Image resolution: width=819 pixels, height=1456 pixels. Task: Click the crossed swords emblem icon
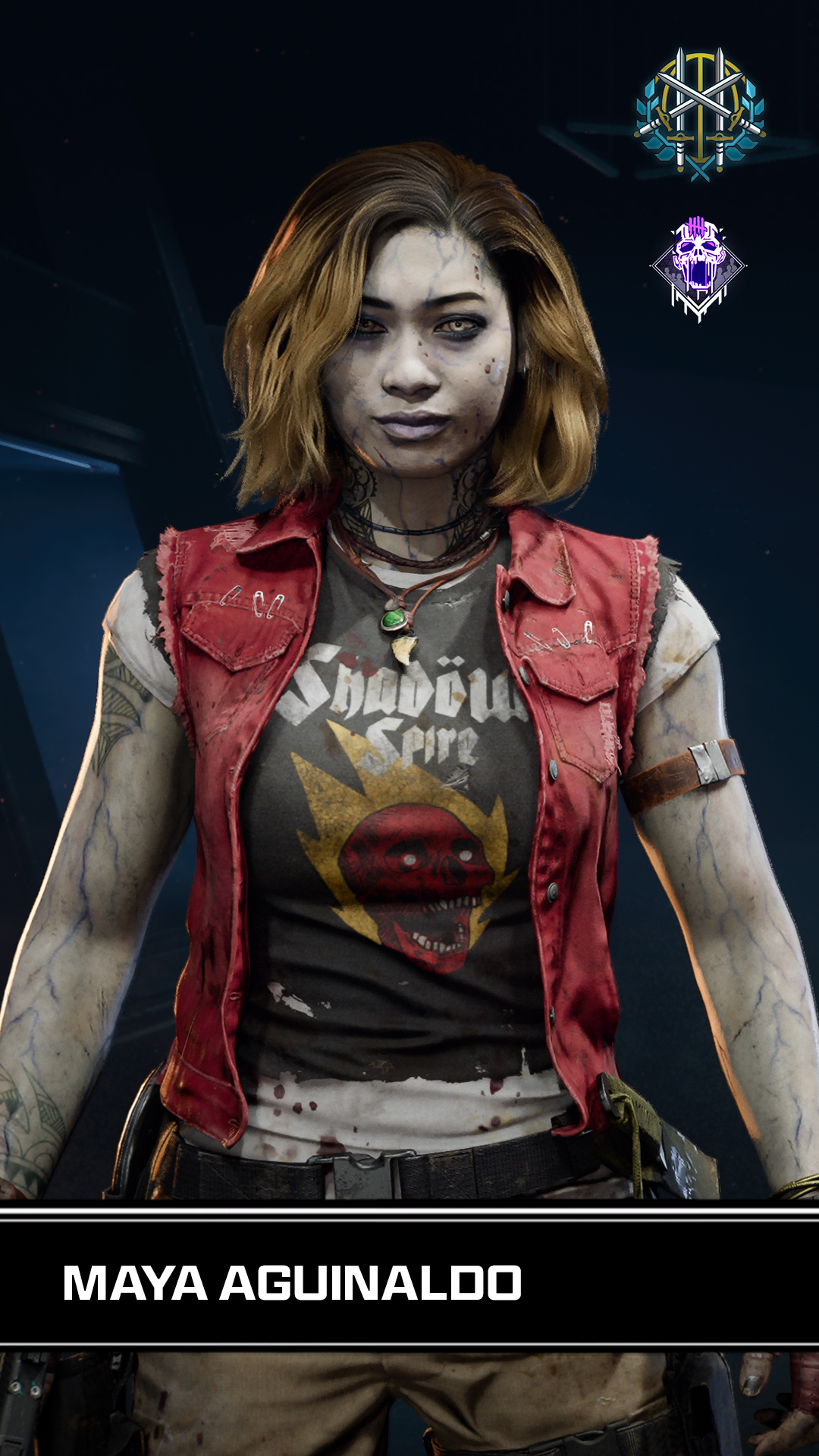700,114
